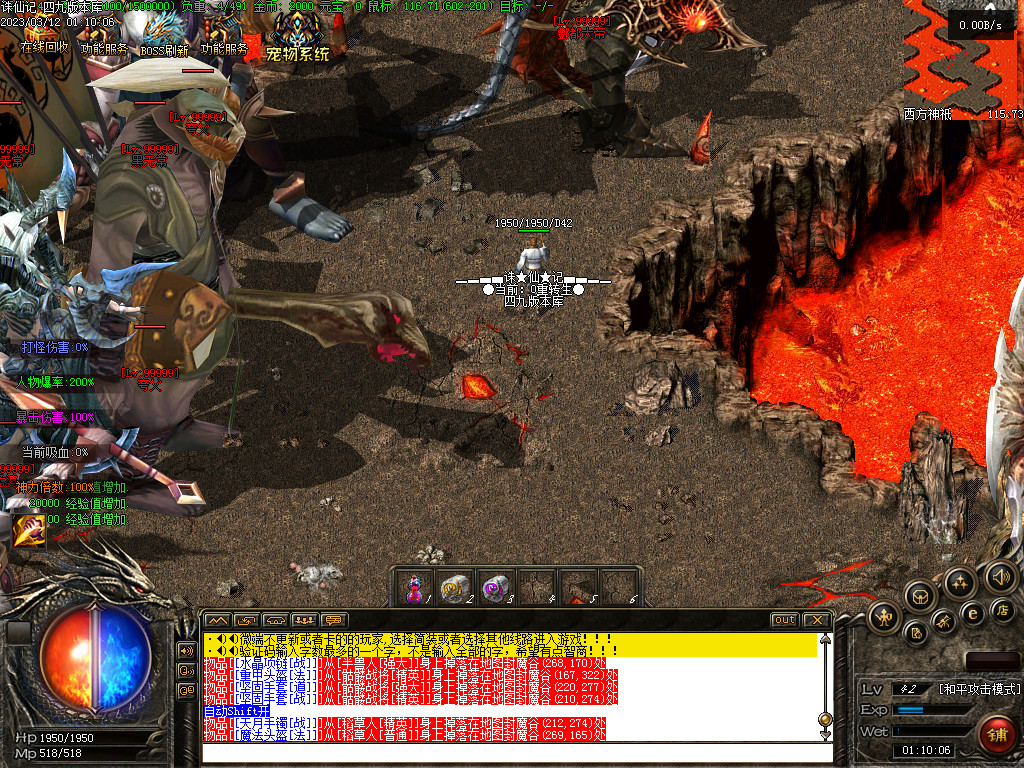Screen dimensions: 1024x768
Task: Open the skills button with three stars
Action: [960, 582]
